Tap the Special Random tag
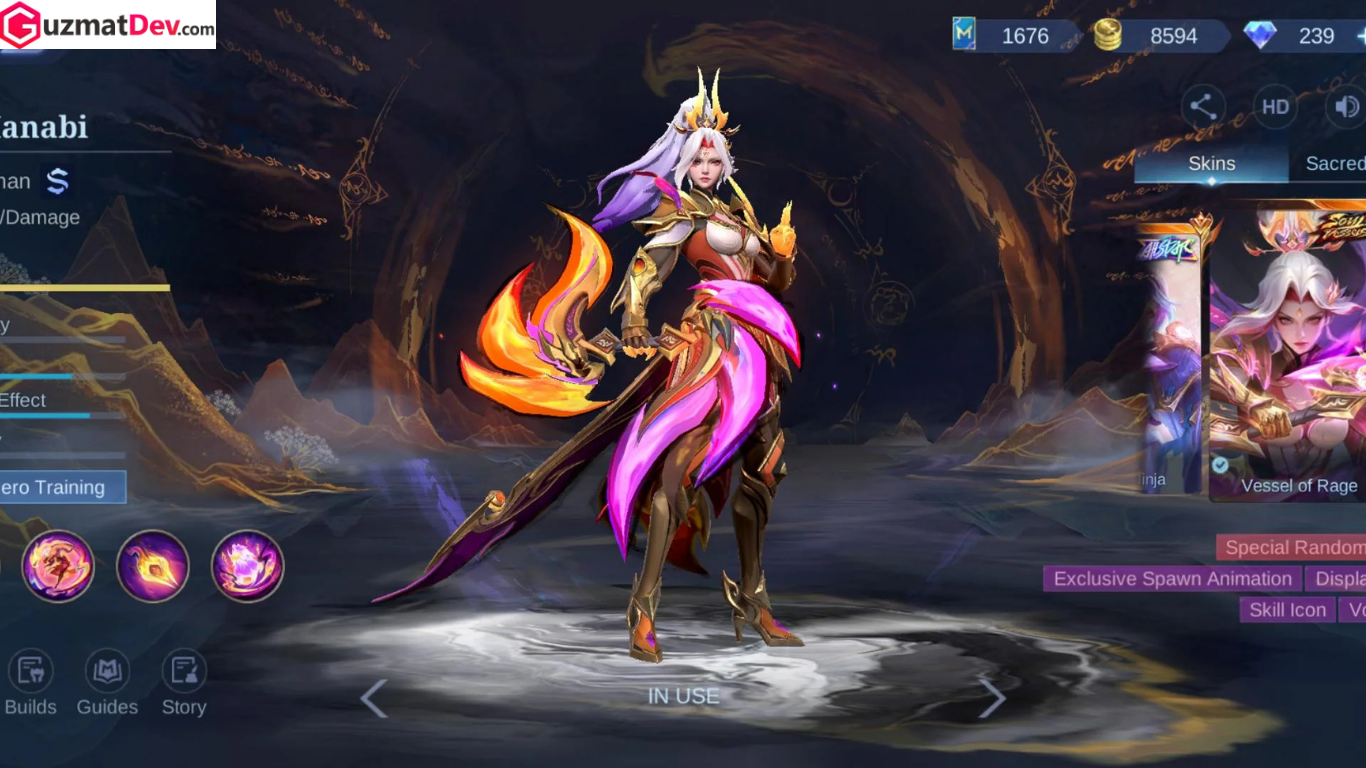The image size is (1366, 768). [x=1292, y=547]
